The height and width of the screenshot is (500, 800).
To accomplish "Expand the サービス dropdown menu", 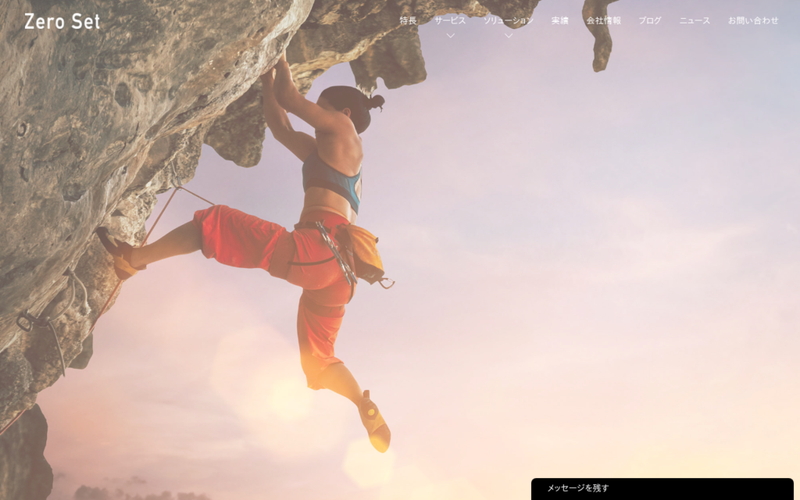I will click(450, 21).
